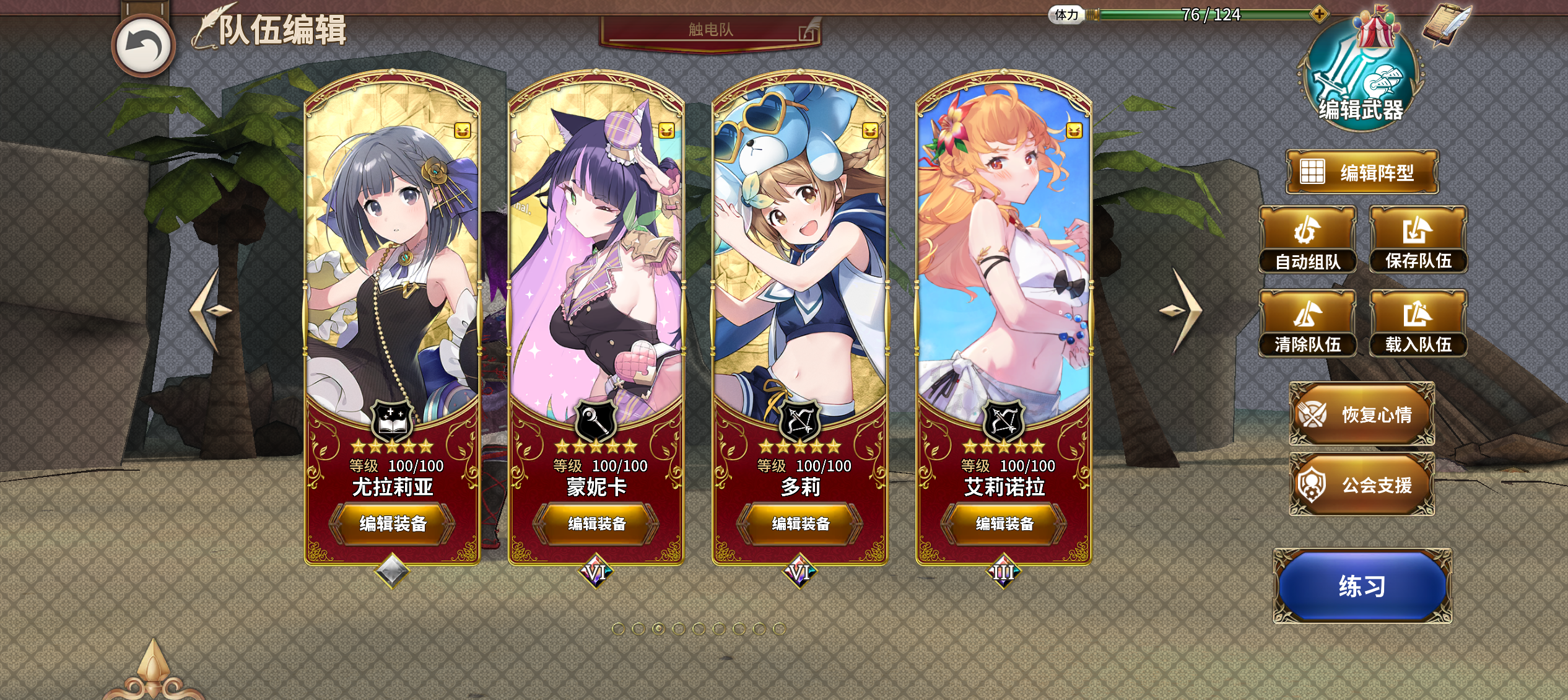Open the 编辑阵型 formation editor
Screen dimensions: 1568x700
coord(1362,172)
